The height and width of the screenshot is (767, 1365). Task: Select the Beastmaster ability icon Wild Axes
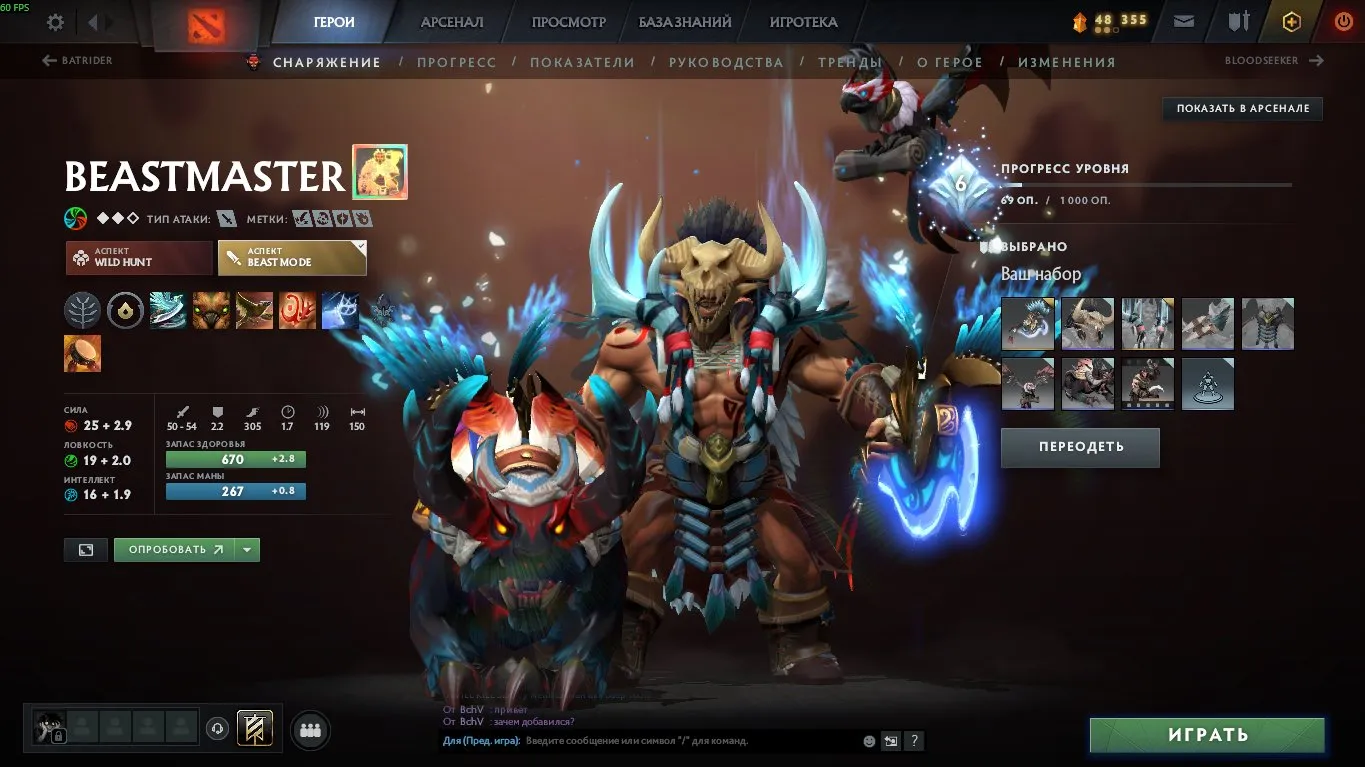(168, 310)
